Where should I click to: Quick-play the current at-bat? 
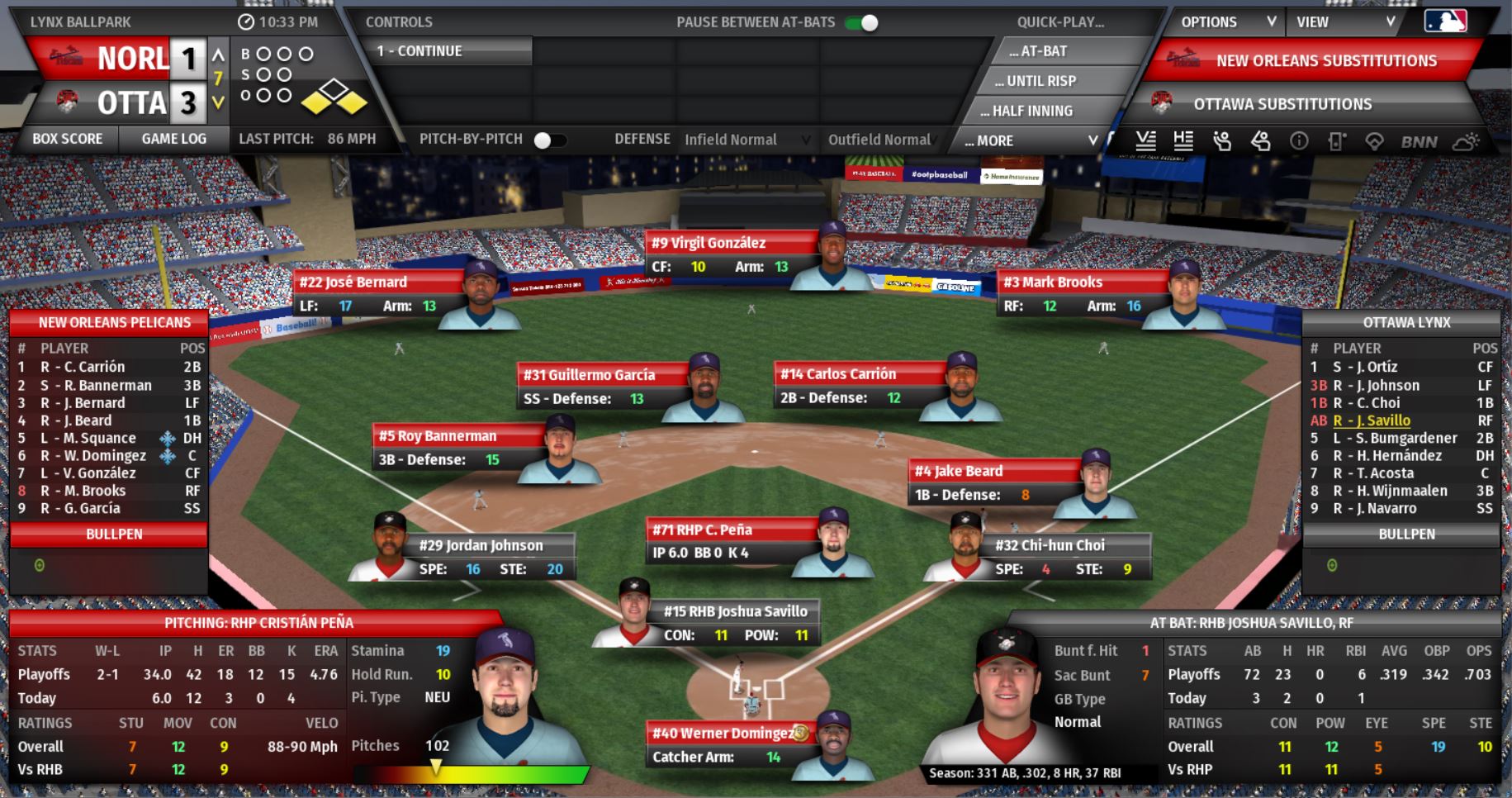(x=1044, y=51)
